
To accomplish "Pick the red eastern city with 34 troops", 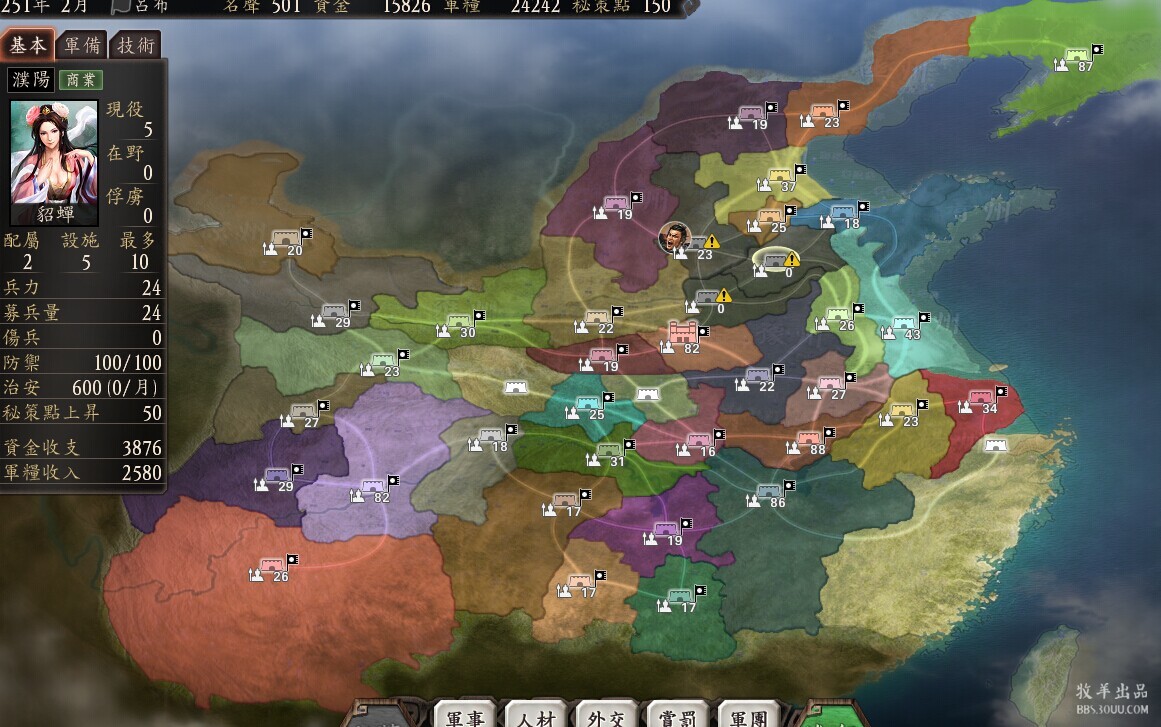I will point(981,398).
